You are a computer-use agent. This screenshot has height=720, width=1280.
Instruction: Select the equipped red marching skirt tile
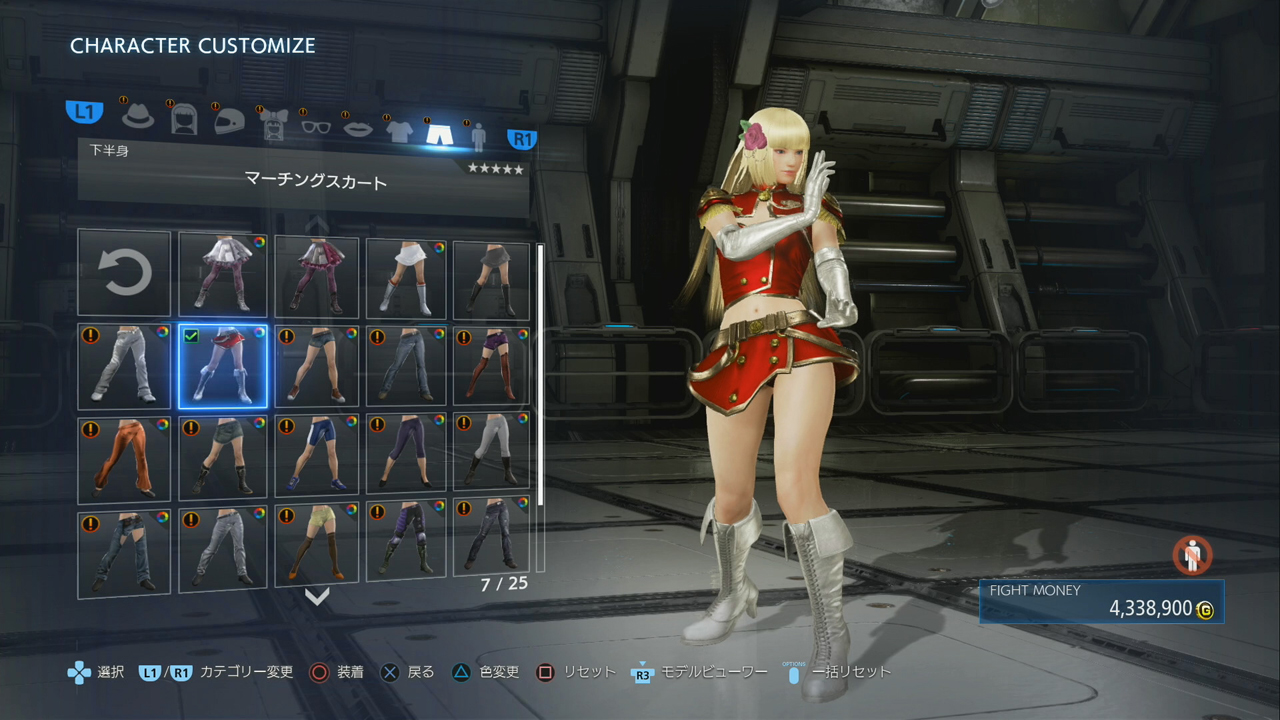pos(222,365)
